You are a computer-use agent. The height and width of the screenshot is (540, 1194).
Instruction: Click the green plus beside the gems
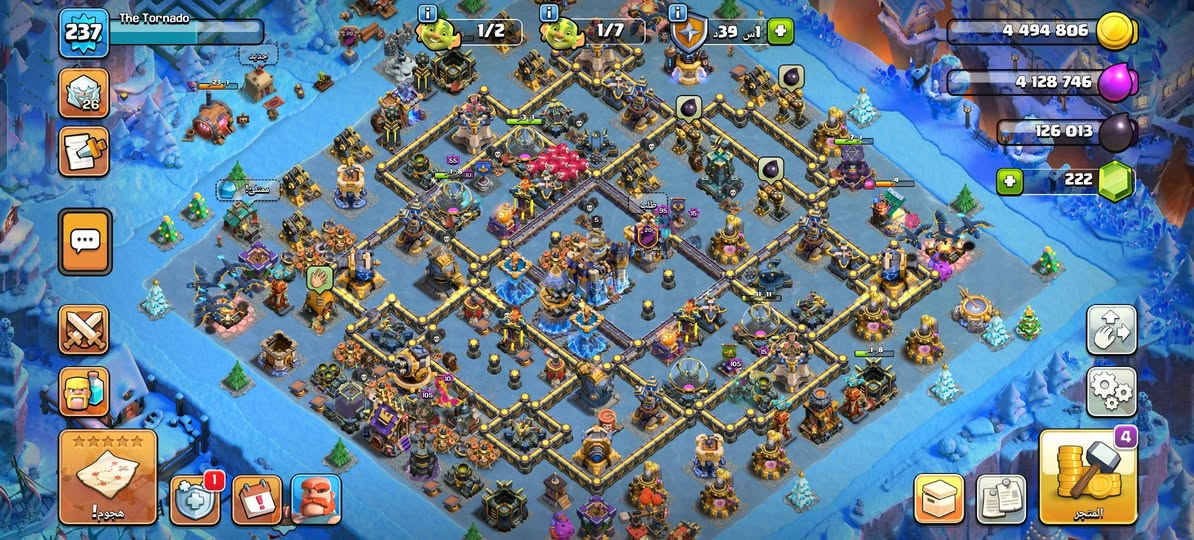(1010, 182)
